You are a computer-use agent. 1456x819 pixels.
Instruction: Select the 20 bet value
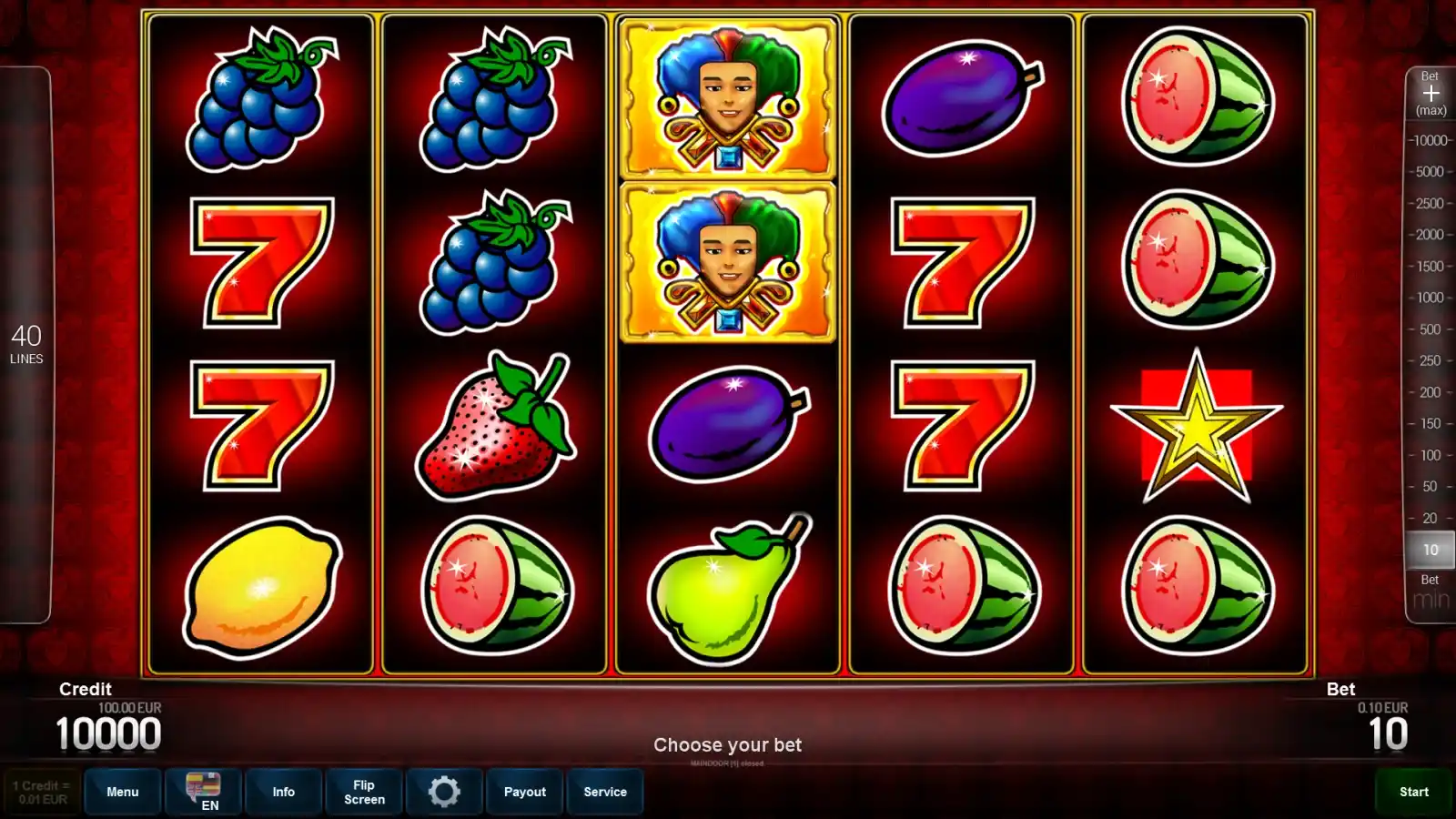(1431, 518)
